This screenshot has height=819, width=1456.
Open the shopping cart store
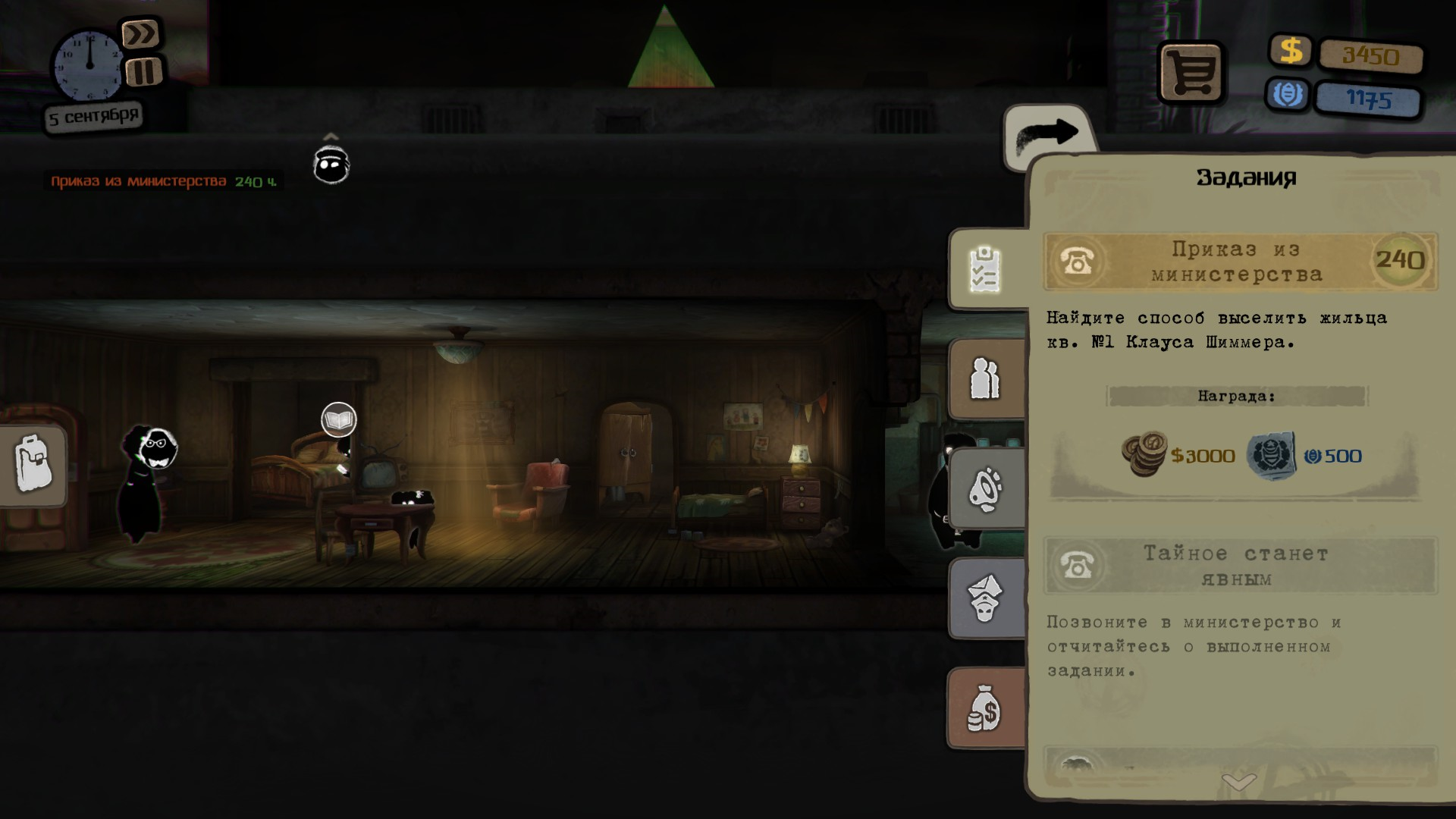coord(1190,73)
